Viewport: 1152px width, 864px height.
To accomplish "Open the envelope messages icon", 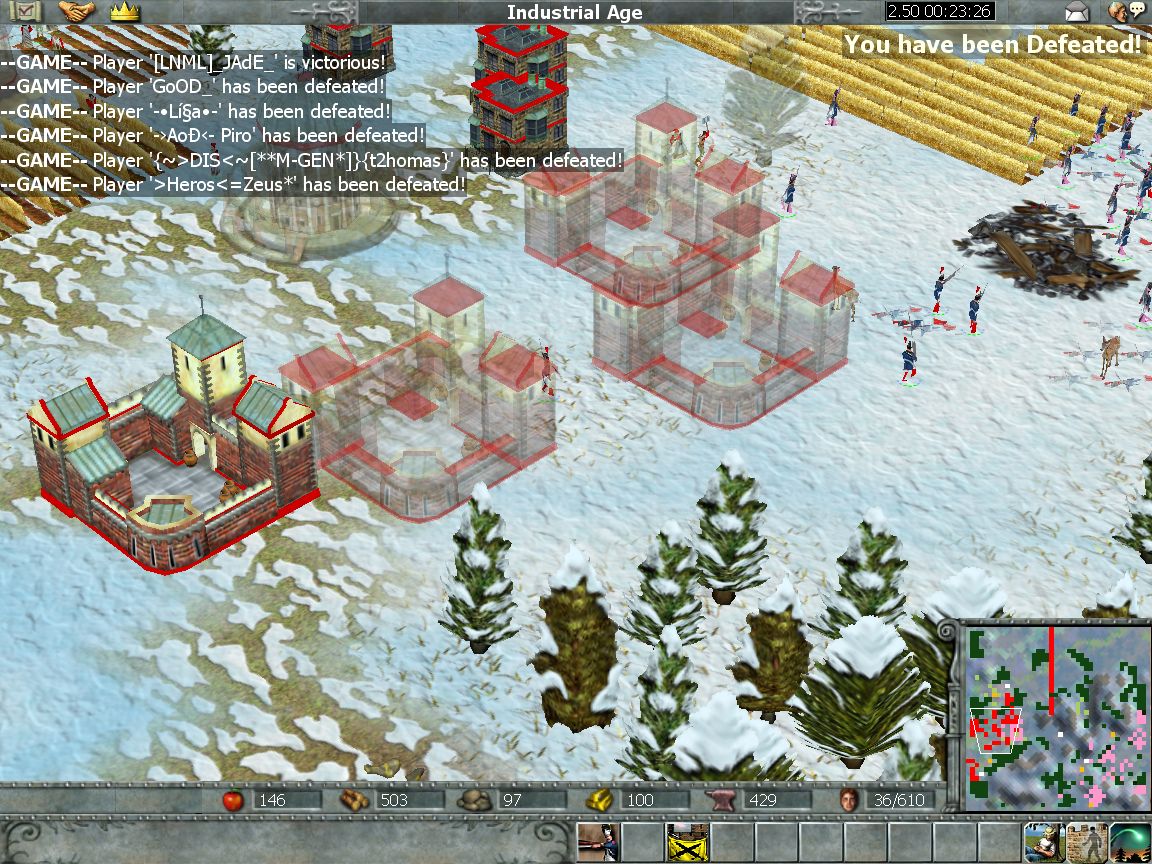I will point(1076,12).
